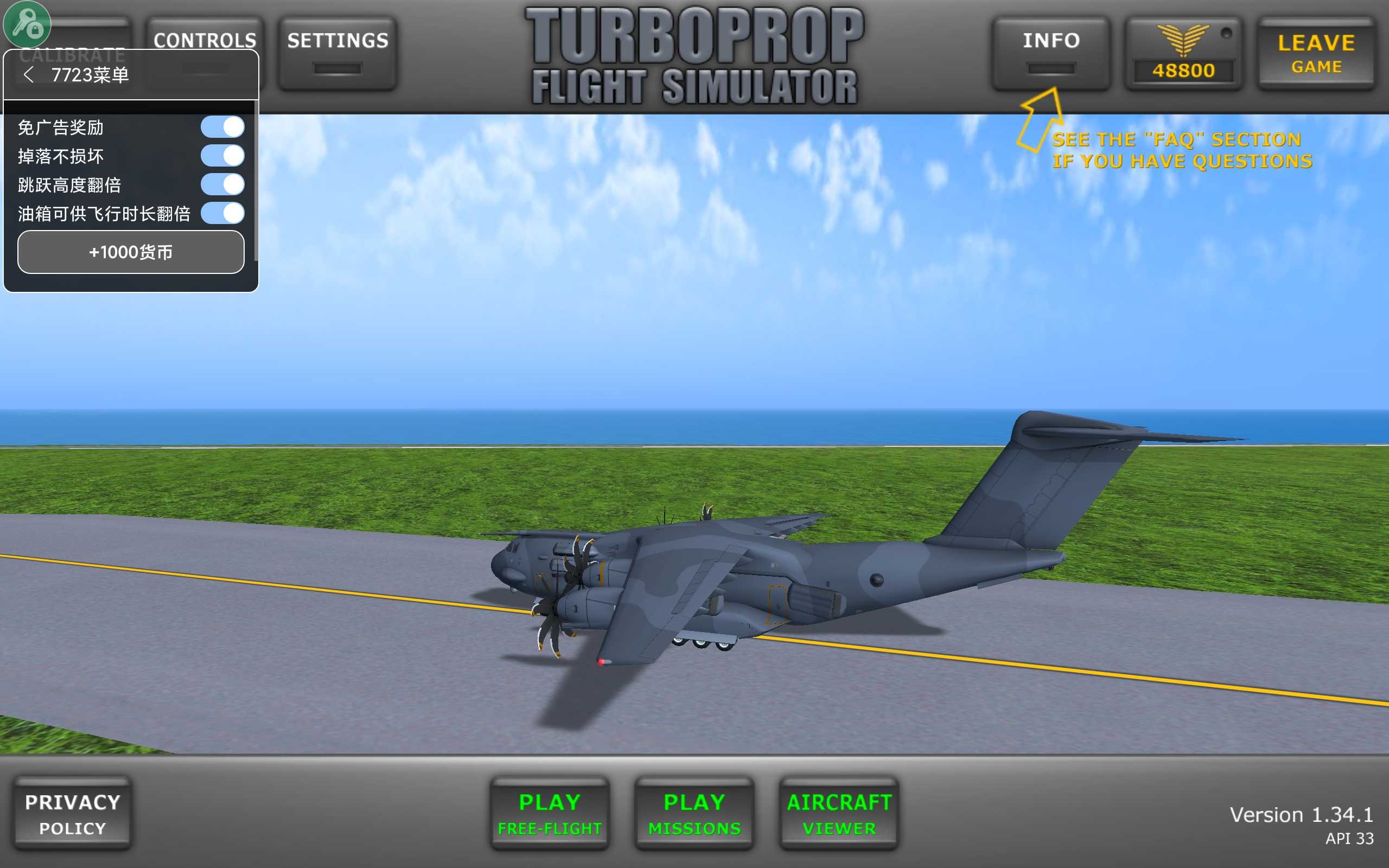Toggle the 跳跃高度翻倍 switch

[222, 184]
